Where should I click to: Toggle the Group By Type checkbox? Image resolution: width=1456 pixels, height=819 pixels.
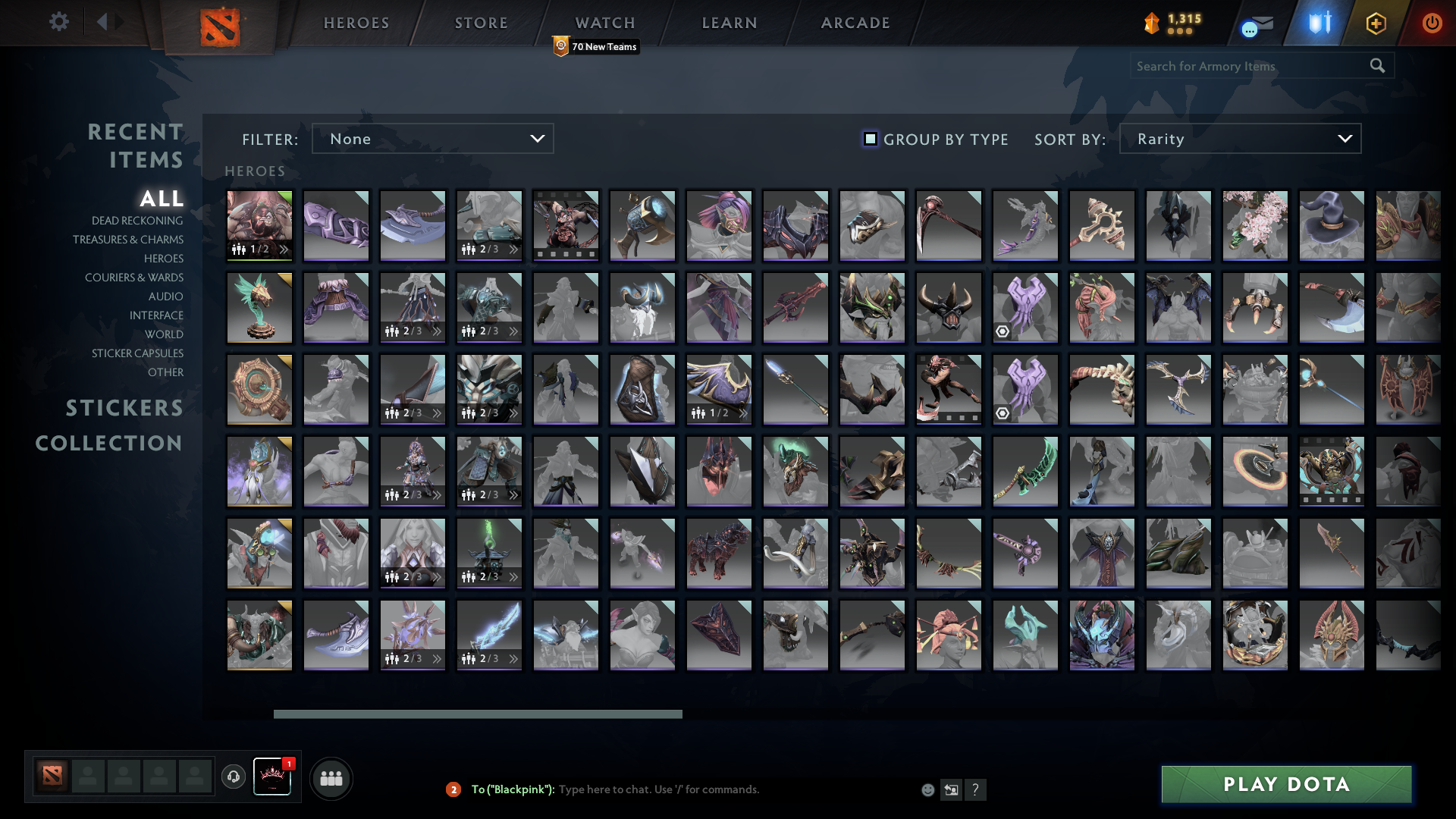[869, 139]
